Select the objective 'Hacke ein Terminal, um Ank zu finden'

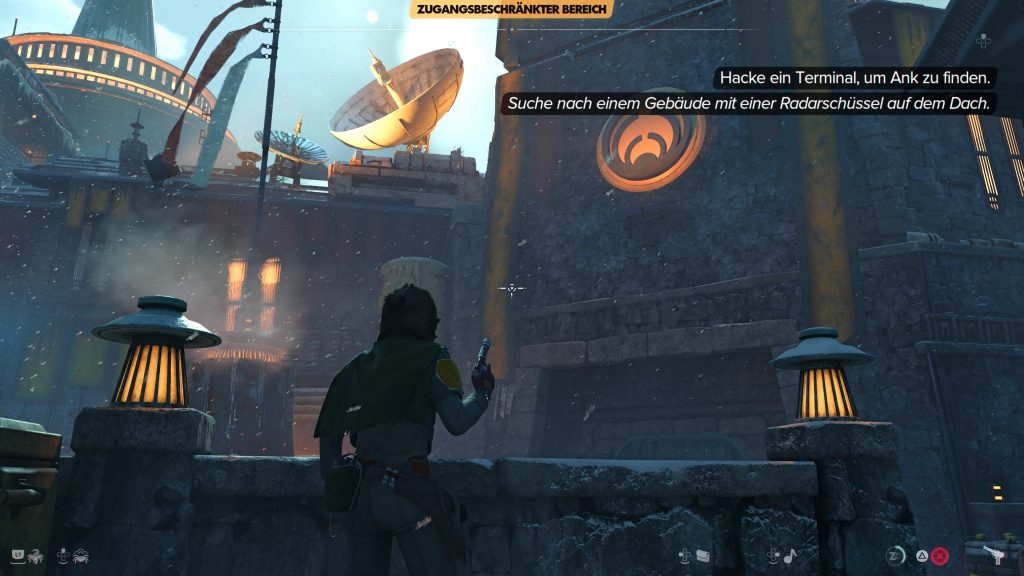(x=851, y=77)
